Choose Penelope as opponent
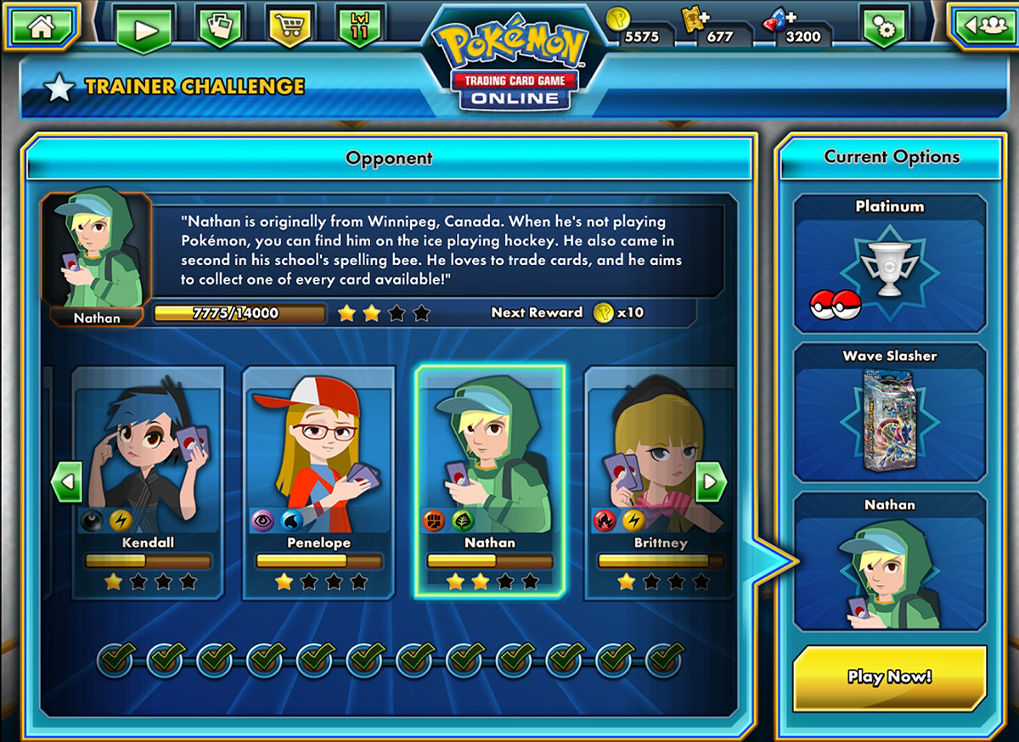 pos(319,480)
